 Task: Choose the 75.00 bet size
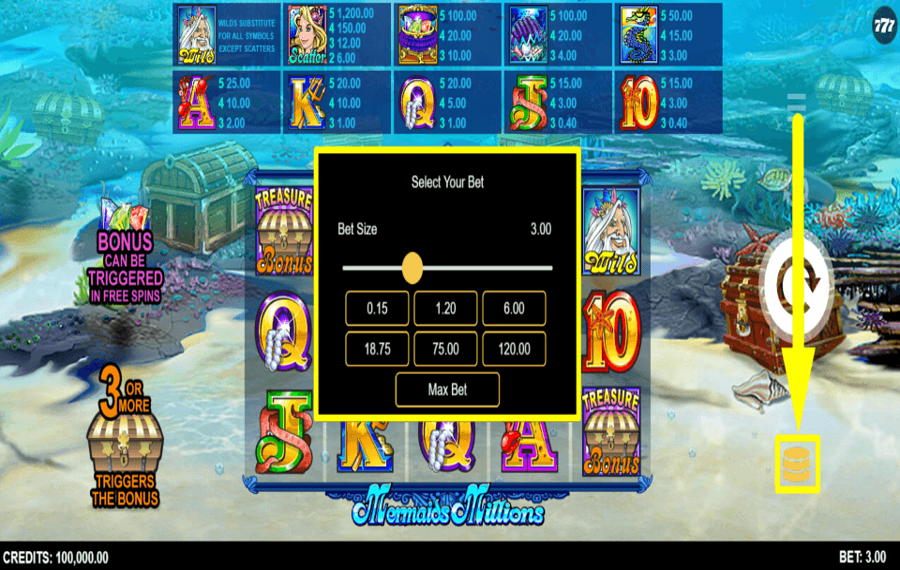point(445,349)
